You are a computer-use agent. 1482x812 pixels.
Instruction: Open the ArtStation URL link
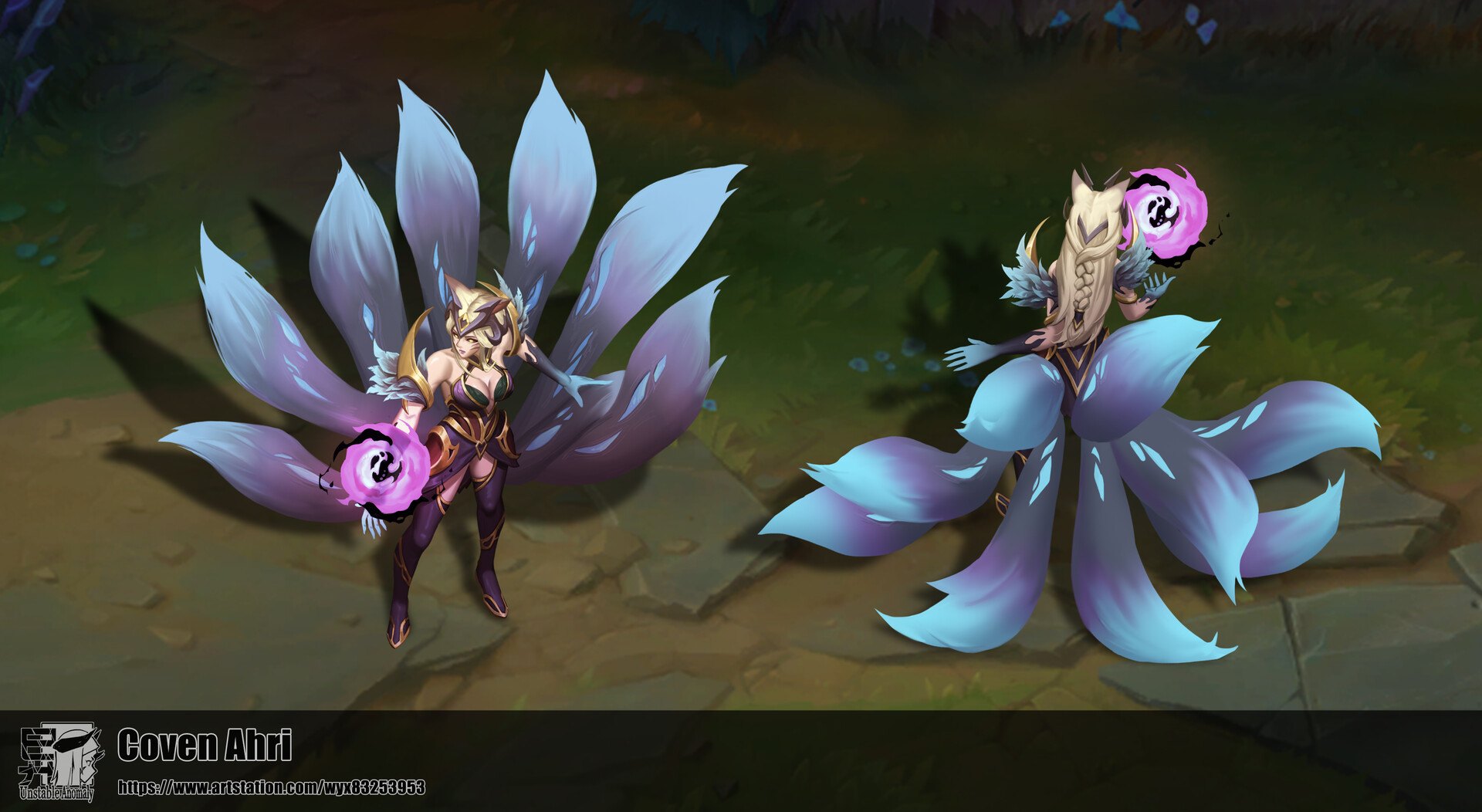pyautogui.click(x=271, y=787)
